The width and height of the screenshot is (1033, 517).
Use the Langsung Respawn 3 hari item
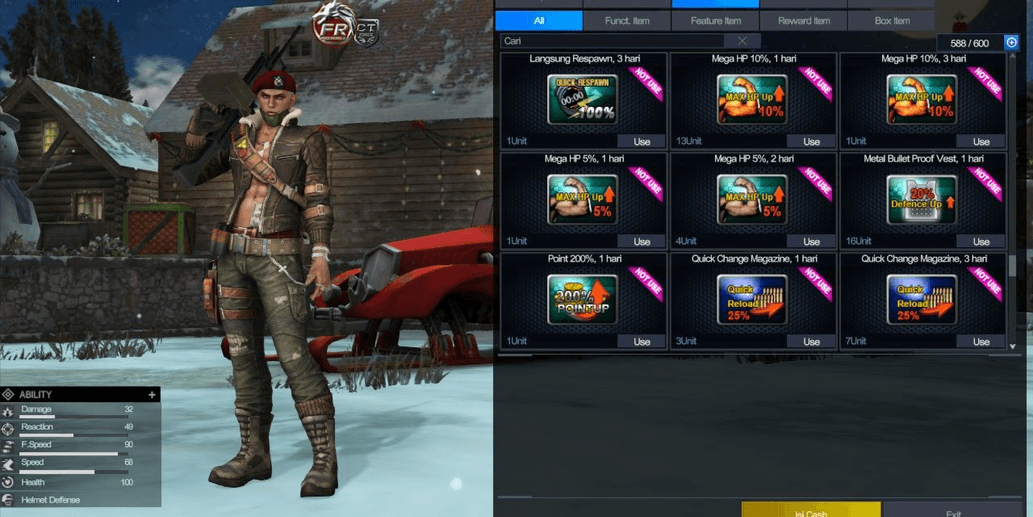click(x=641, y=142)
